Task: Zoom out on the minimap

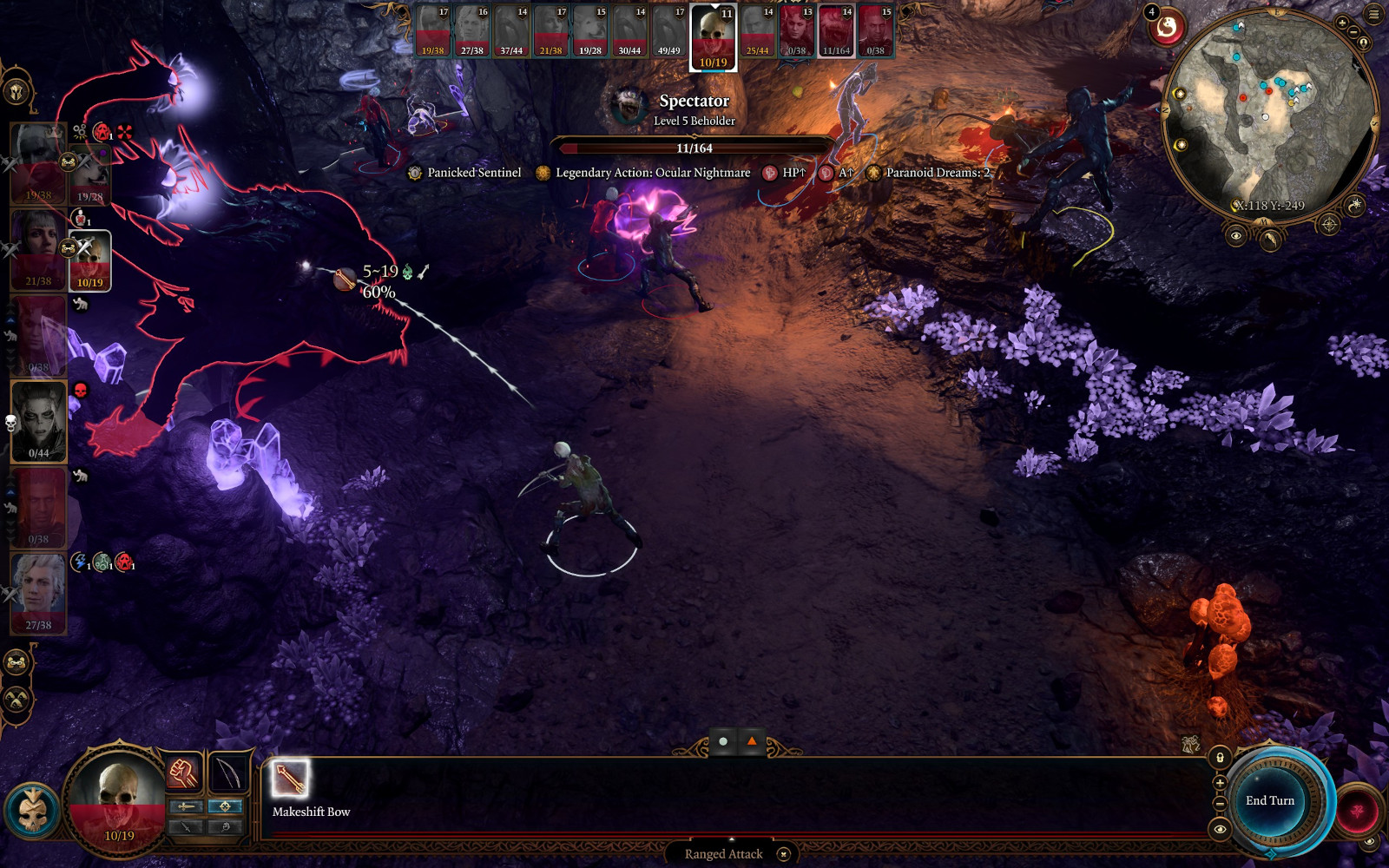Action: (1354, 33)
